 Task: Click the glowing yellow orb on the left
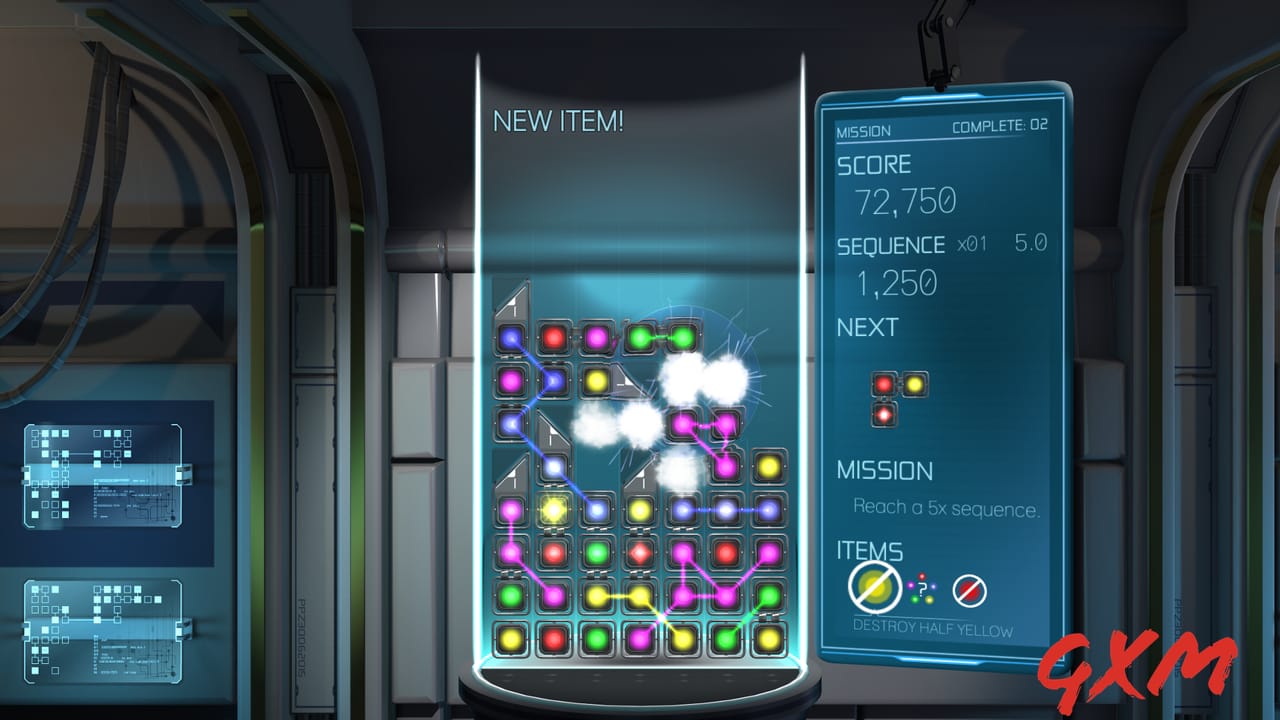(x=551, y=509)
